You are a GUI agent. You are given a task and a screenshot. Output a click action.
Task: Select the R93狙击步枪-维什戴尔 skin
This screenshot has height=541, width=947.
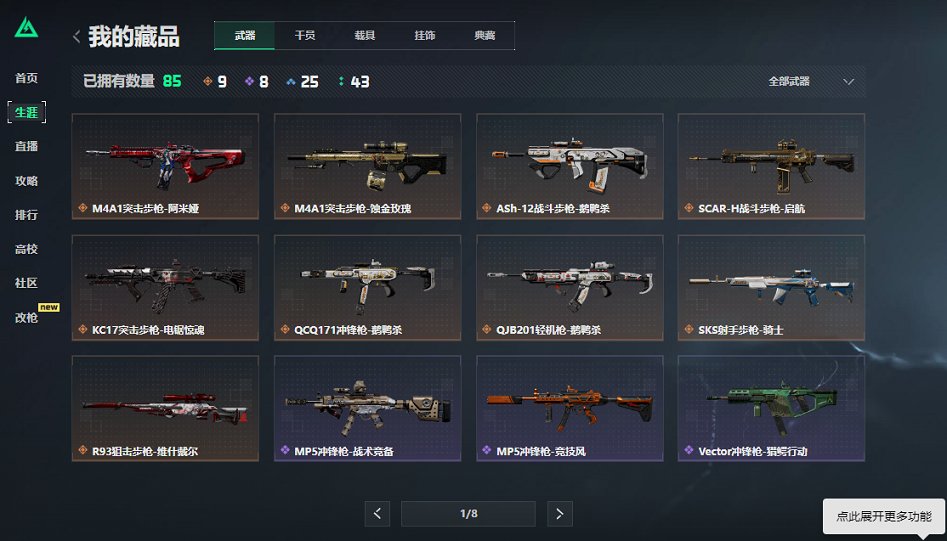(165, 408)
